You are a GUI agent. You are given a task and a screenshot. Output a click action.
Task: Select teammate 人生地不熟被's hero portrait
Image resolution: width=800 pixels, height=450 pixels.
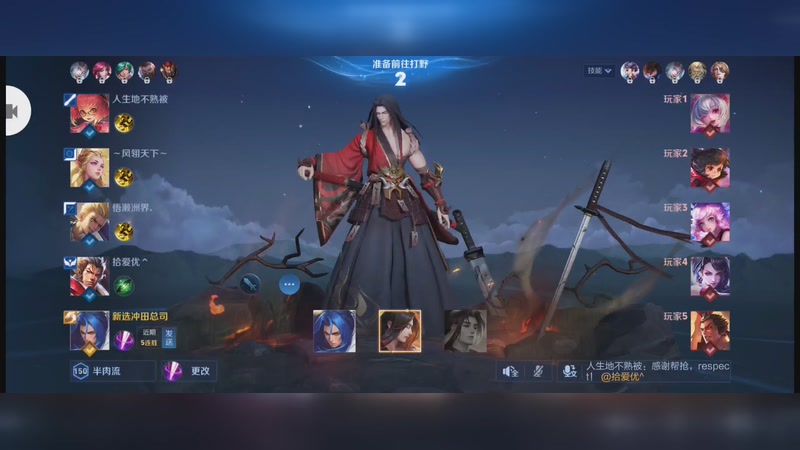[89, 115]
